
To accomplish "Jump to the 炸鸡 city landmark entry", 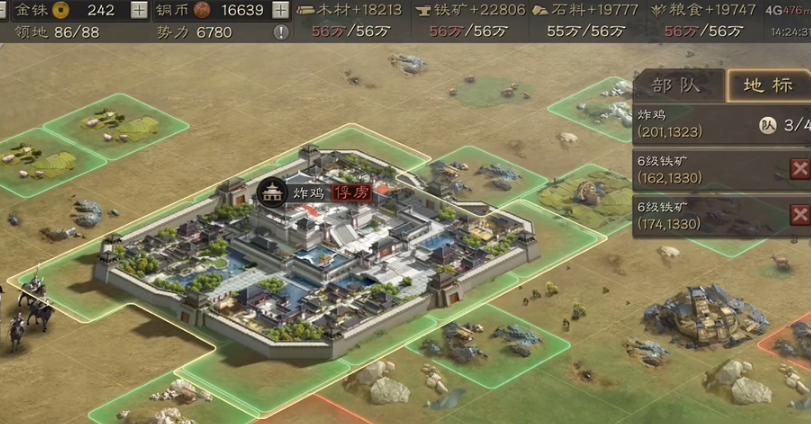I will pos(690,123).
